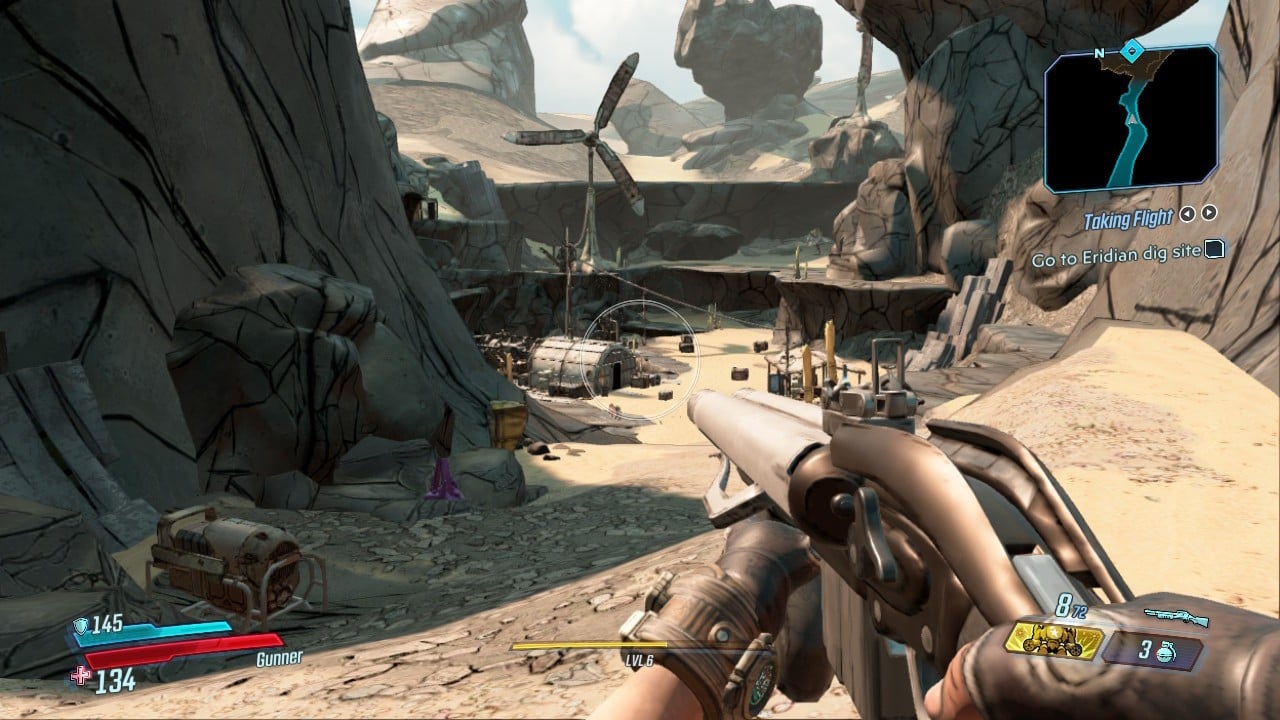The width and height of the screenshot is (1280, 720).
Task: Open the minimap in the corner
Action: 1131,118
